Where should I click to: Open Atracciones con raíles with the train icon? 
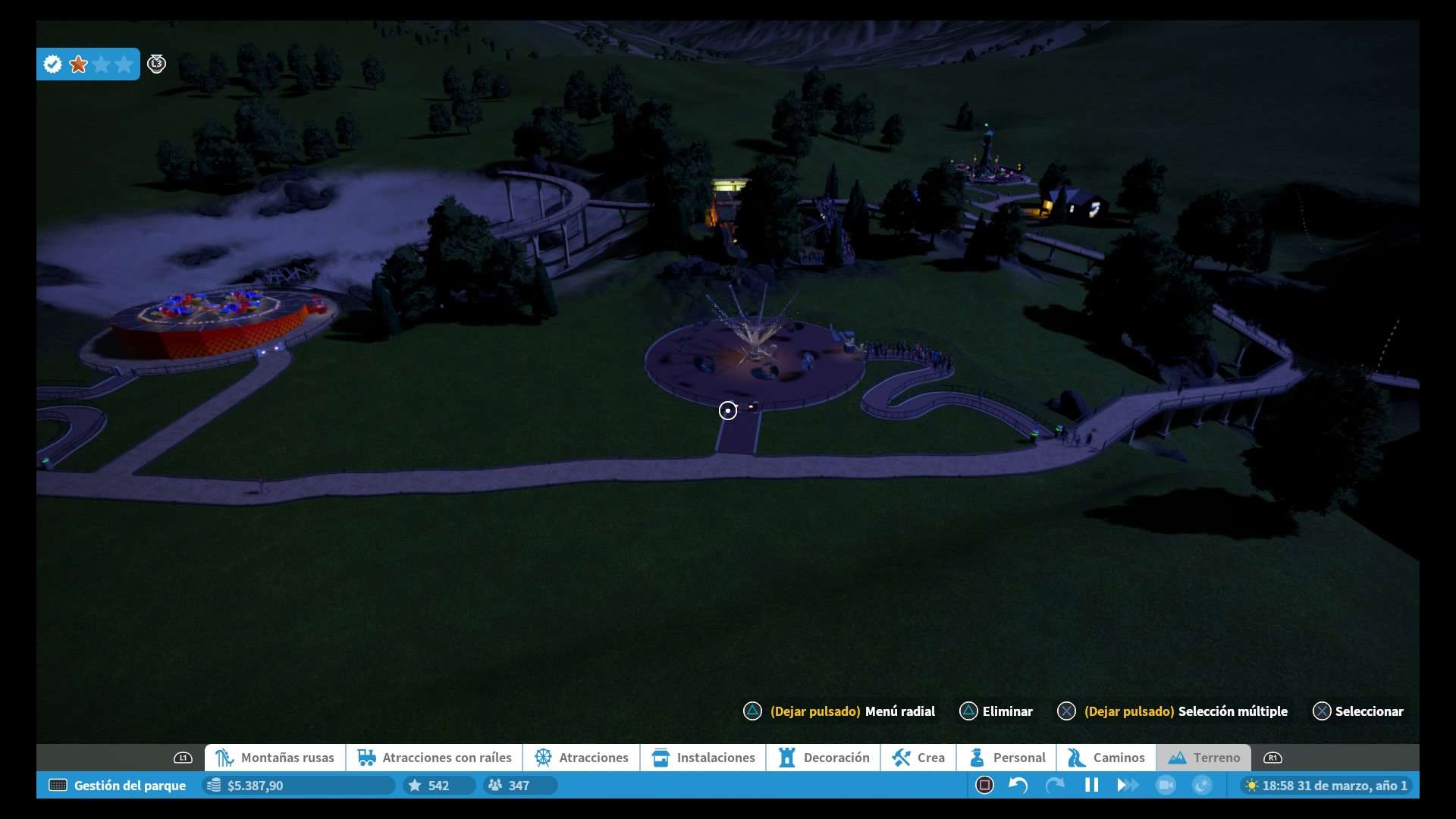(x=366, y=758)
